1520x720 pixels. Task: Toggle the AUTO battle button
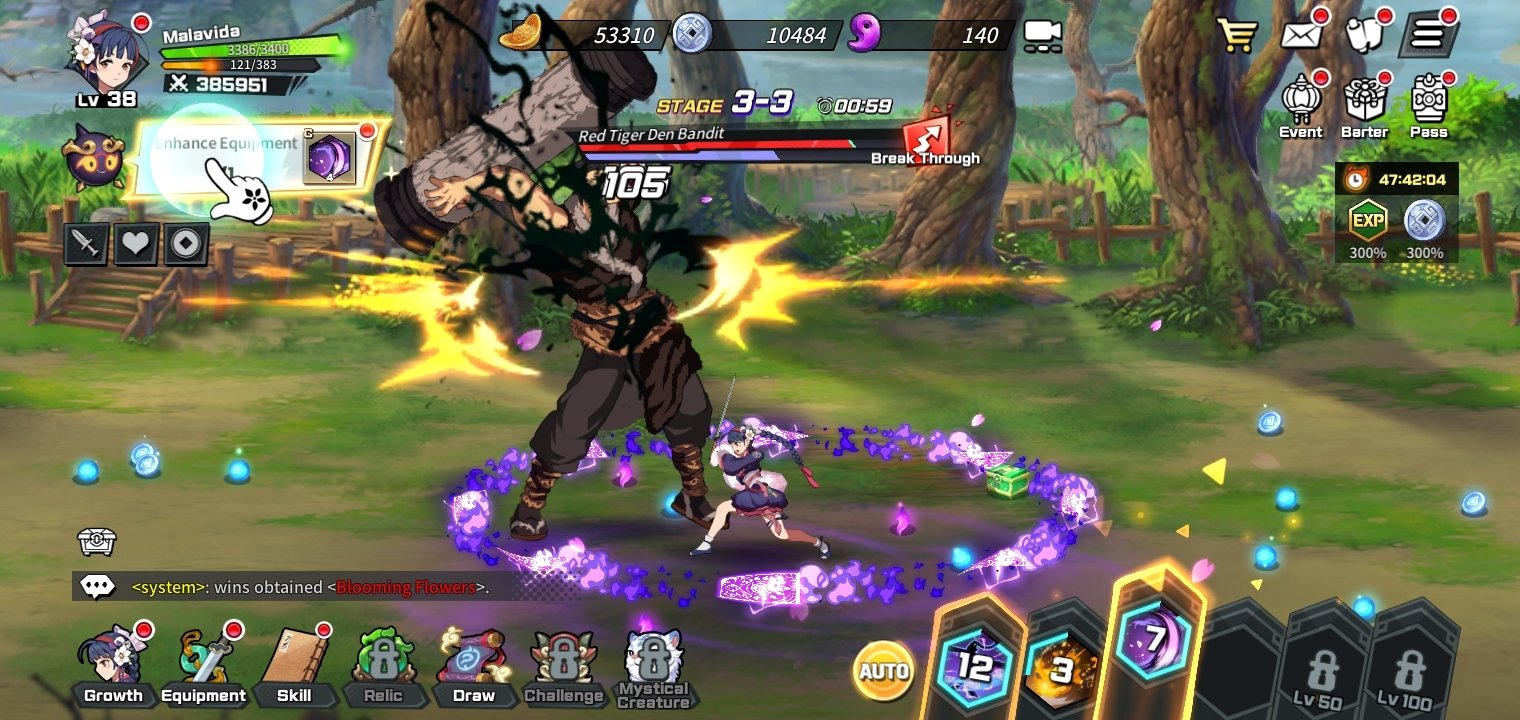pyautogui.click(x=883, y=670)
